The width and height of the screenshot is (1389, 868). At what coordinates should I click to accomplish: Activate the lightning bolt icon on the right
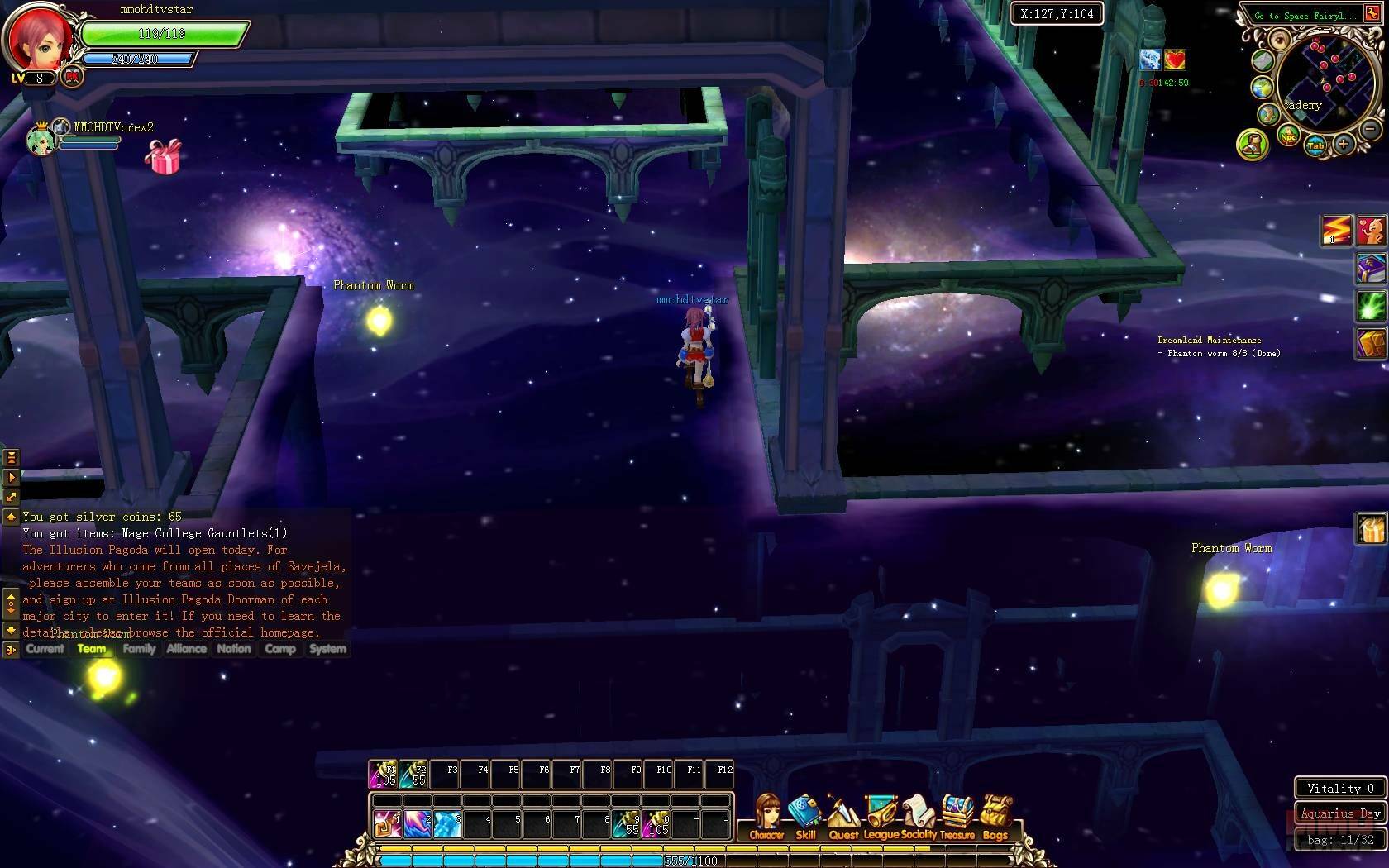1335,231
